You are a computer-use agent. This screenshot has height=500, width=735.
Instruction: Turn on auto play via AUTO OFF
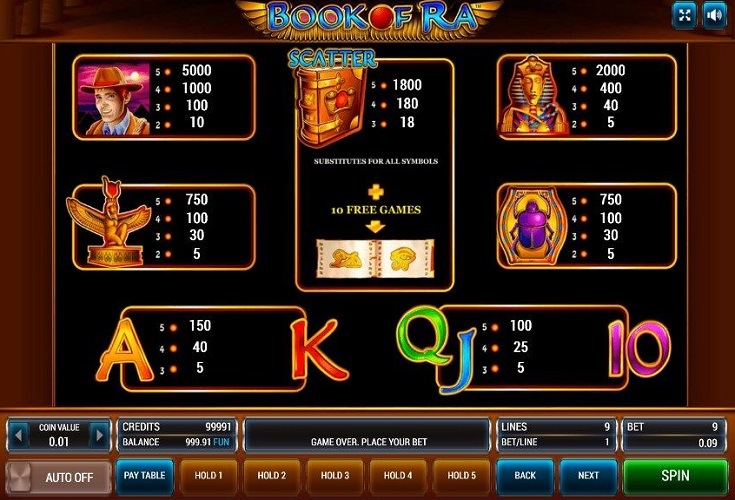(58, 477)
